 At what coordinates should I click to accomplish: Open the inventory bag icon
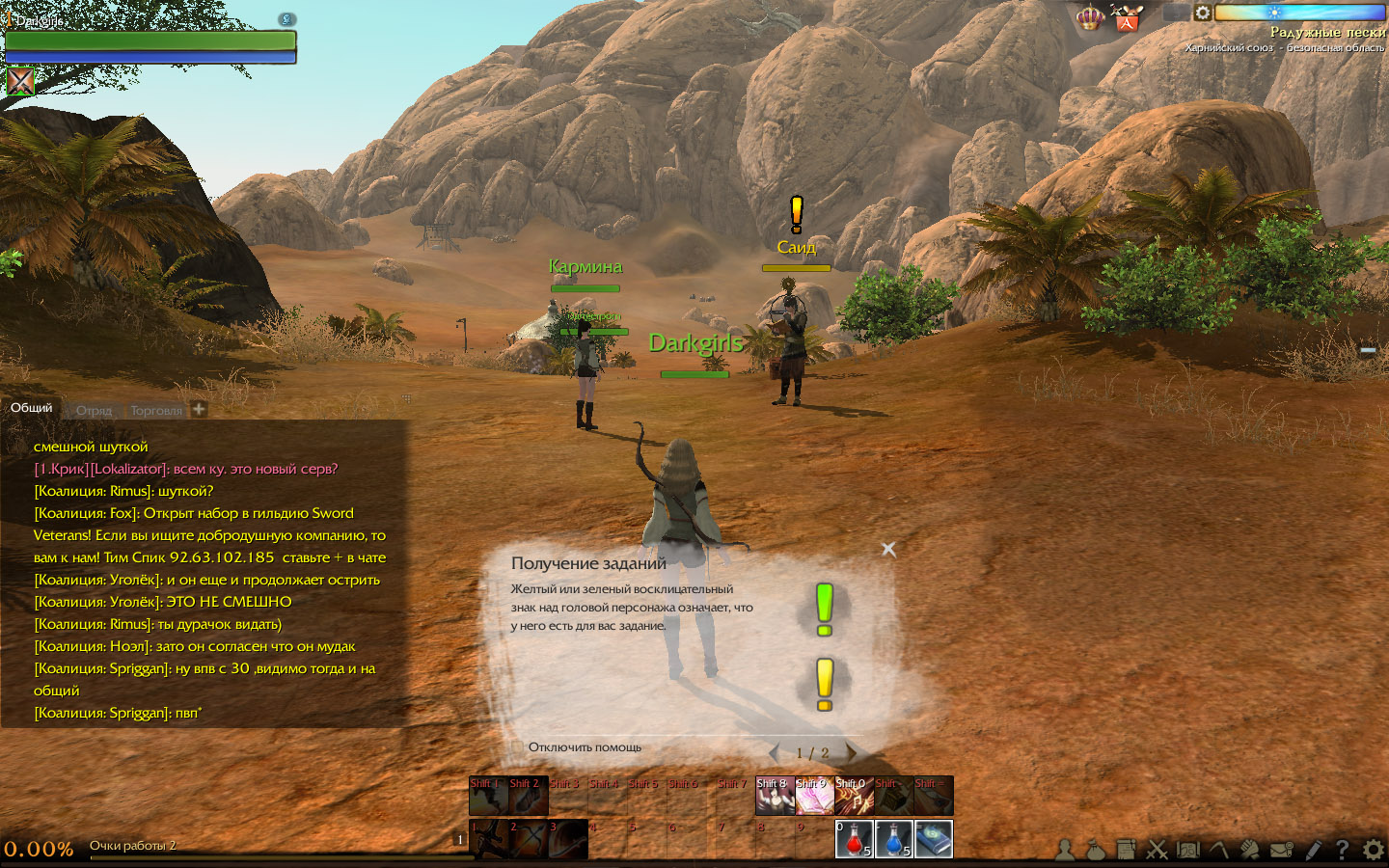(x=1095, y=850)
